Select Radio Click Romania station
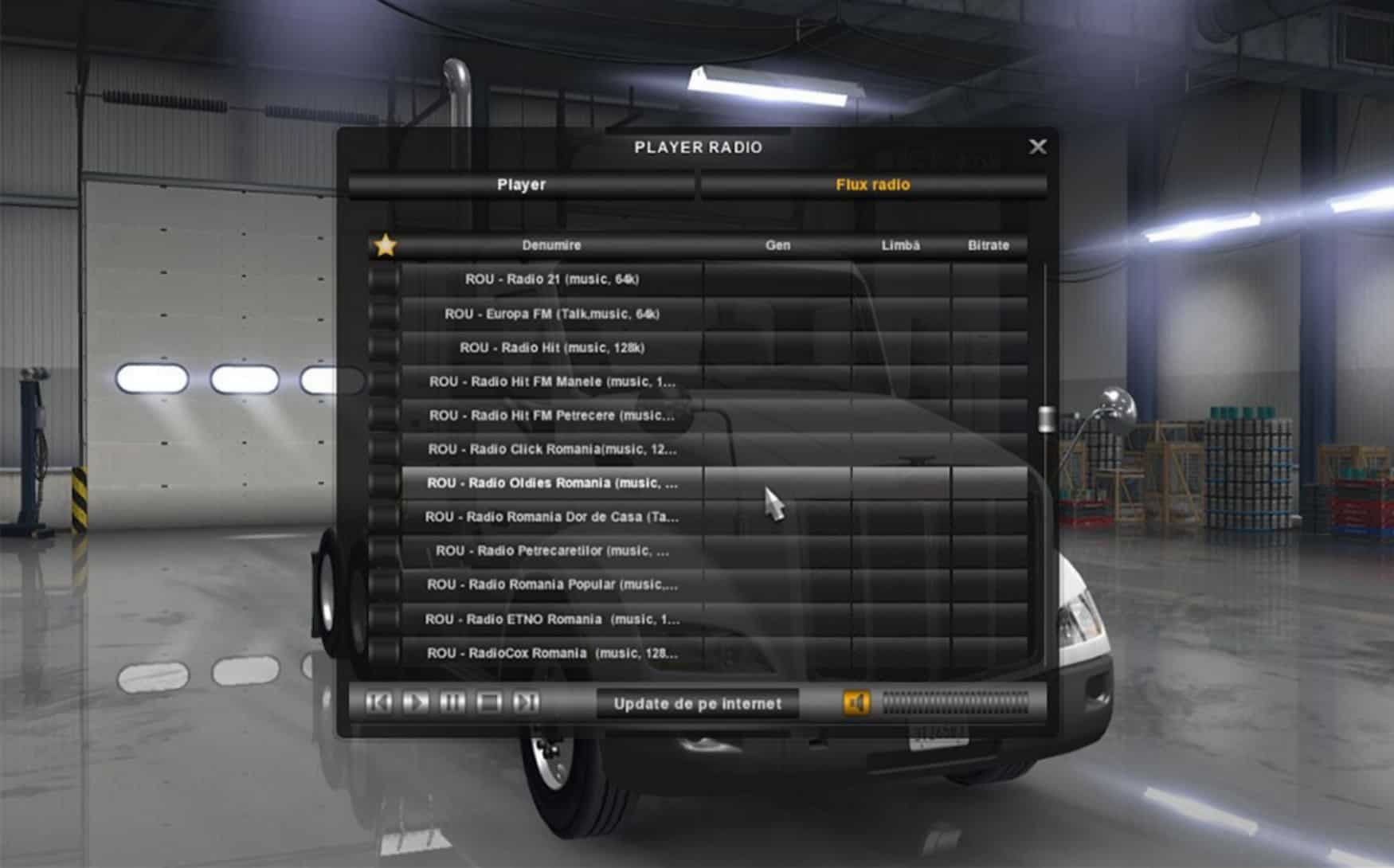 (551, 449)
